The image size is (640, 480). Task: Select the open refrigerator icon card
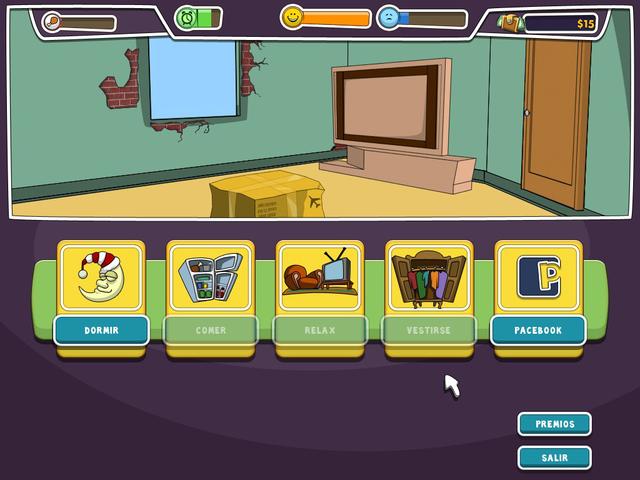pos(210,276)
